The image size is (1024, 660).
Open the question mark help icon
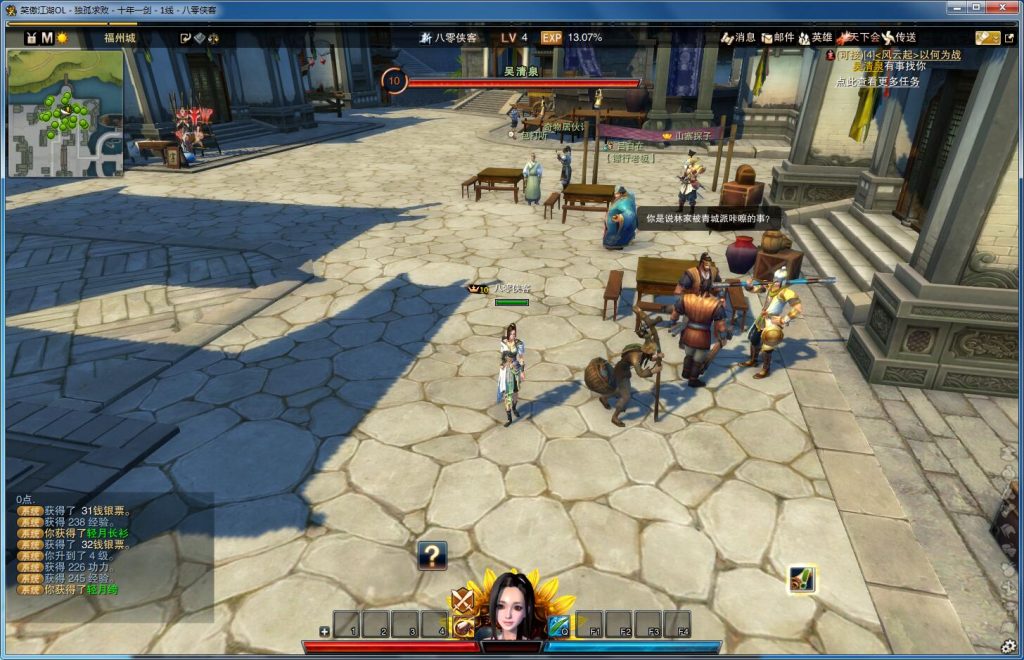click(432, 555)
